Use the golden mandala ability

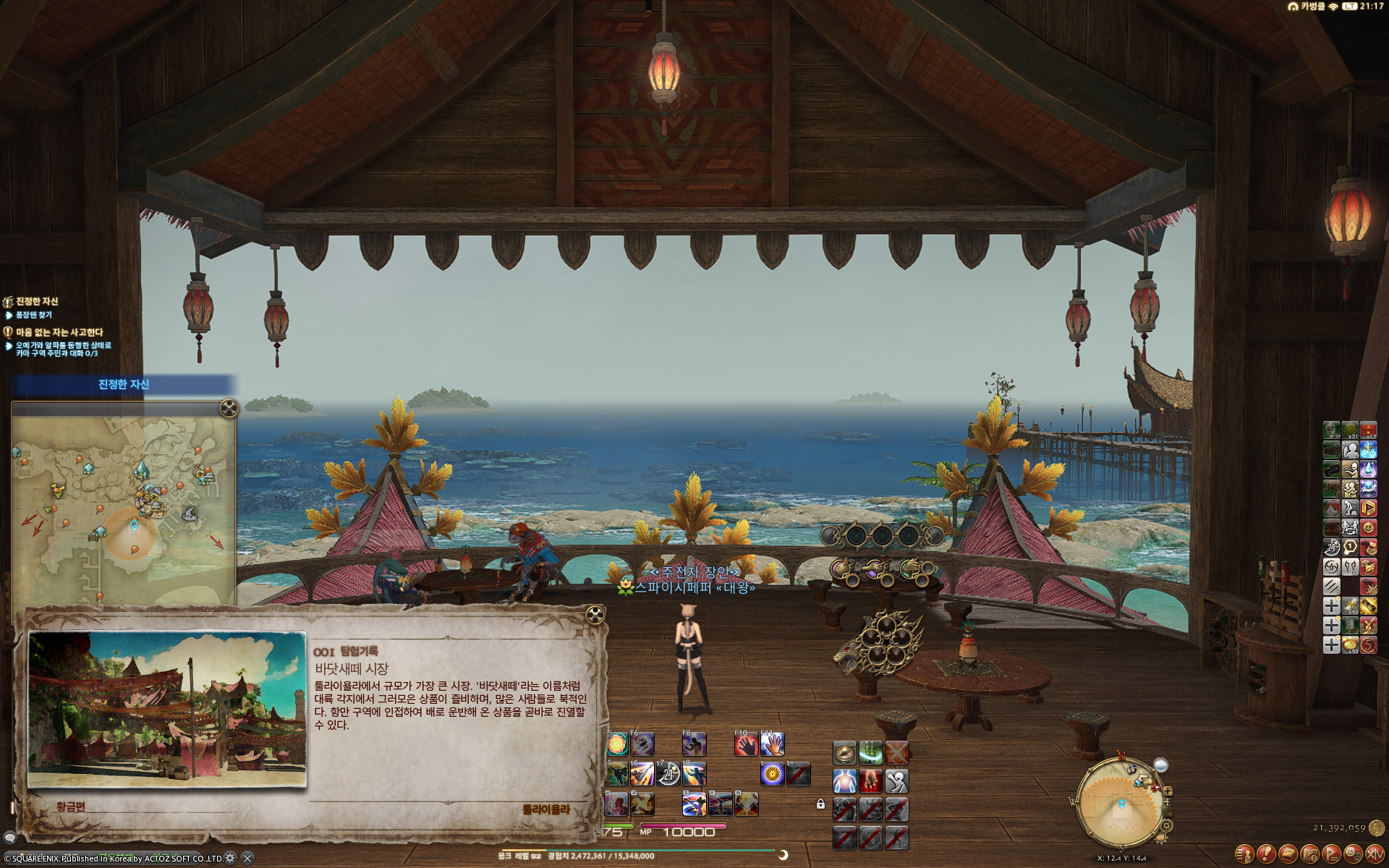tap(772, 775)
